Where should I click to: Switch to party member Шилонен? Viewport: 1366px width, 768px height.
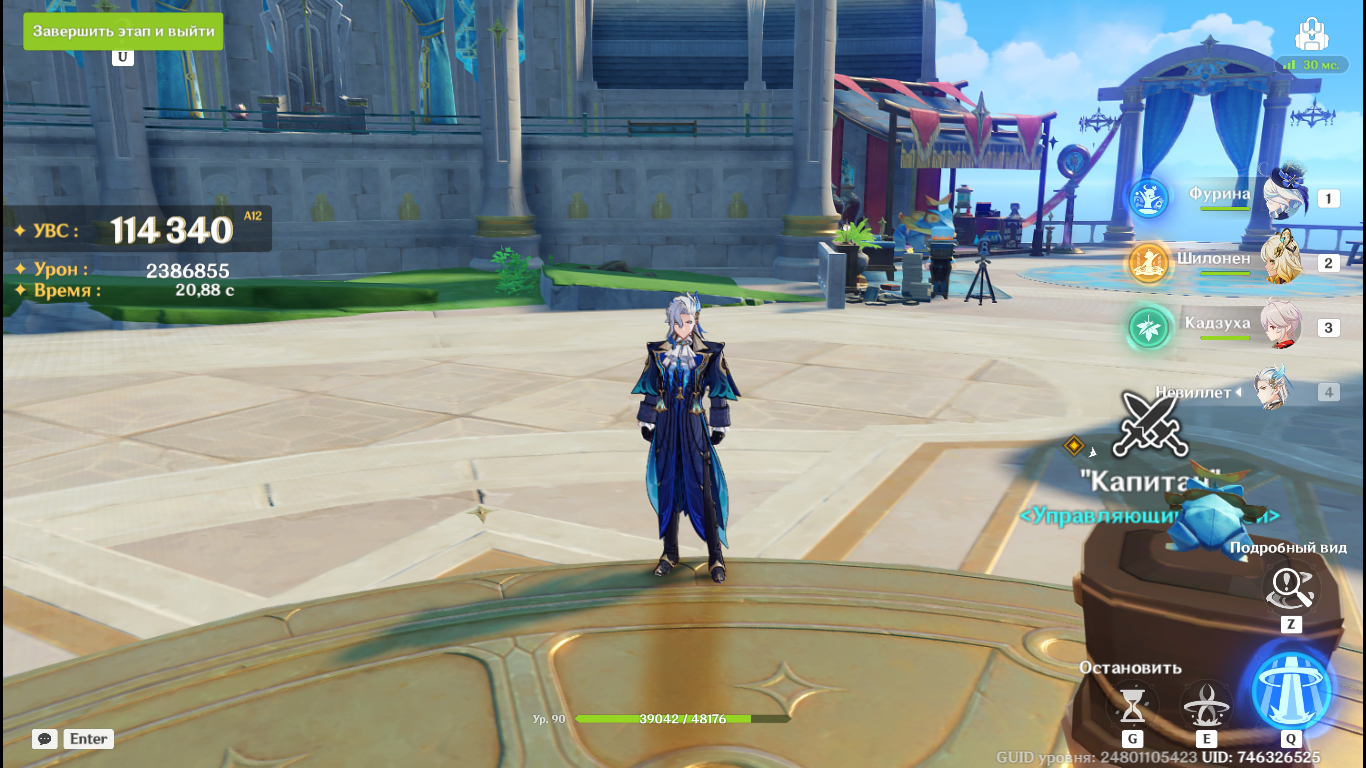[x=1282, y=263]
